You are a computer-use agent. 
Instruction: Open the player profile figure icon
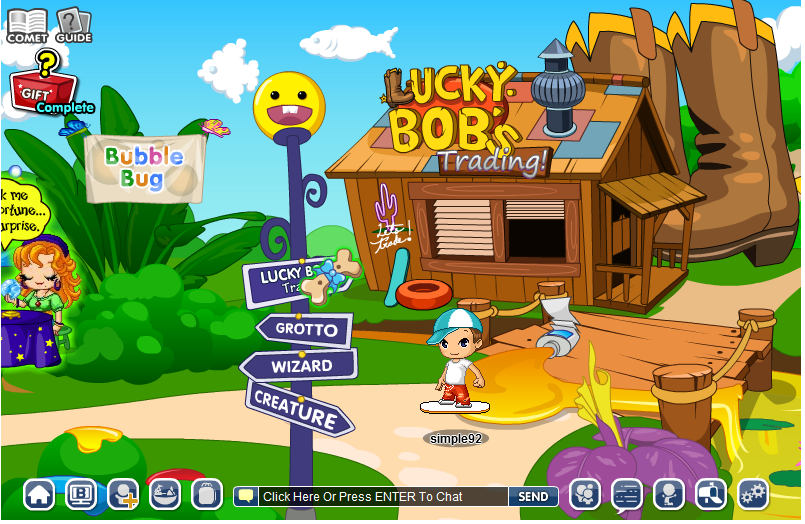tap(668, 494)
